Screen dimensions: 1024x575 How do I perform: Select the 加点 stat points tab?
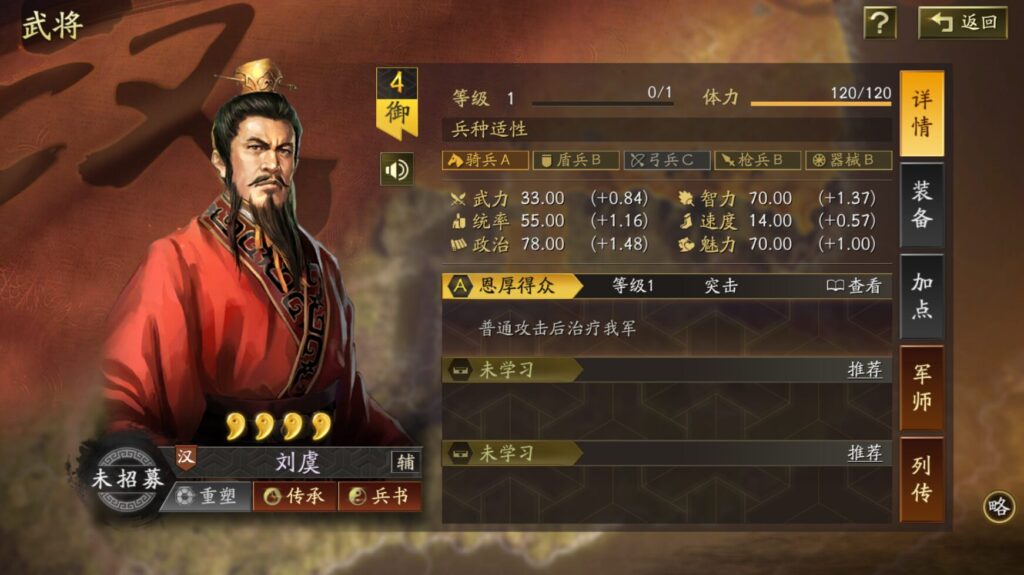921,296
